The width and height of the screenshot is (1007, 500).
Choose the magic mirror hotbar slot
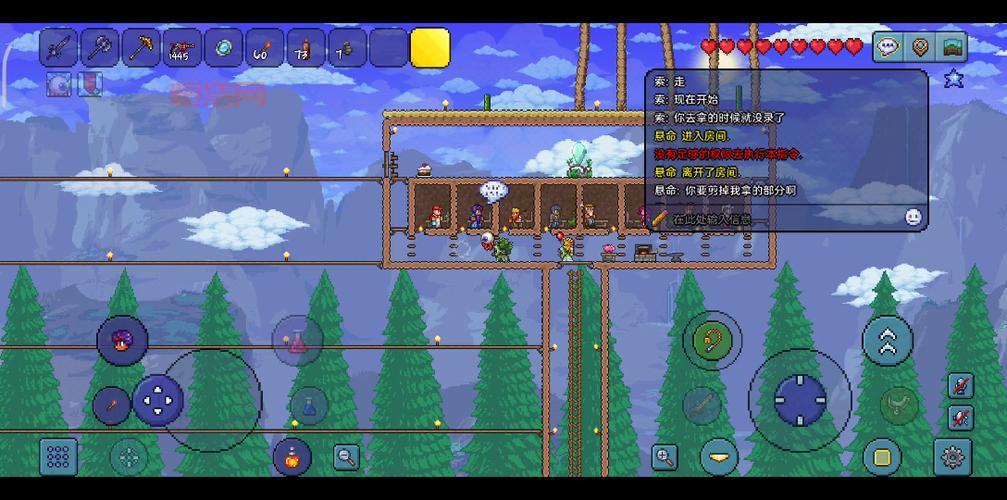click(223, 48)
